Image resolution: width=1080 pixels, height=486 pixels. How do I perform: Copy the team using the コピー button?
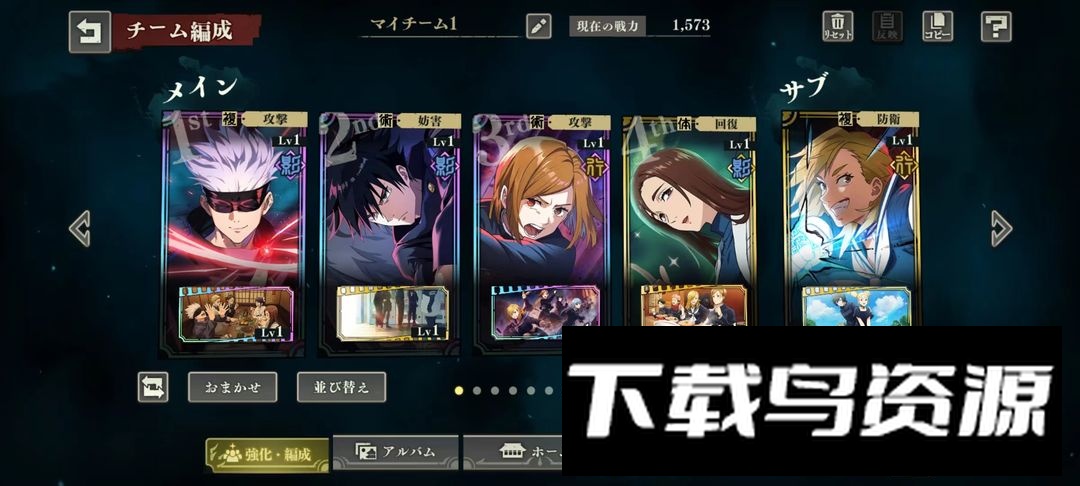937,26
